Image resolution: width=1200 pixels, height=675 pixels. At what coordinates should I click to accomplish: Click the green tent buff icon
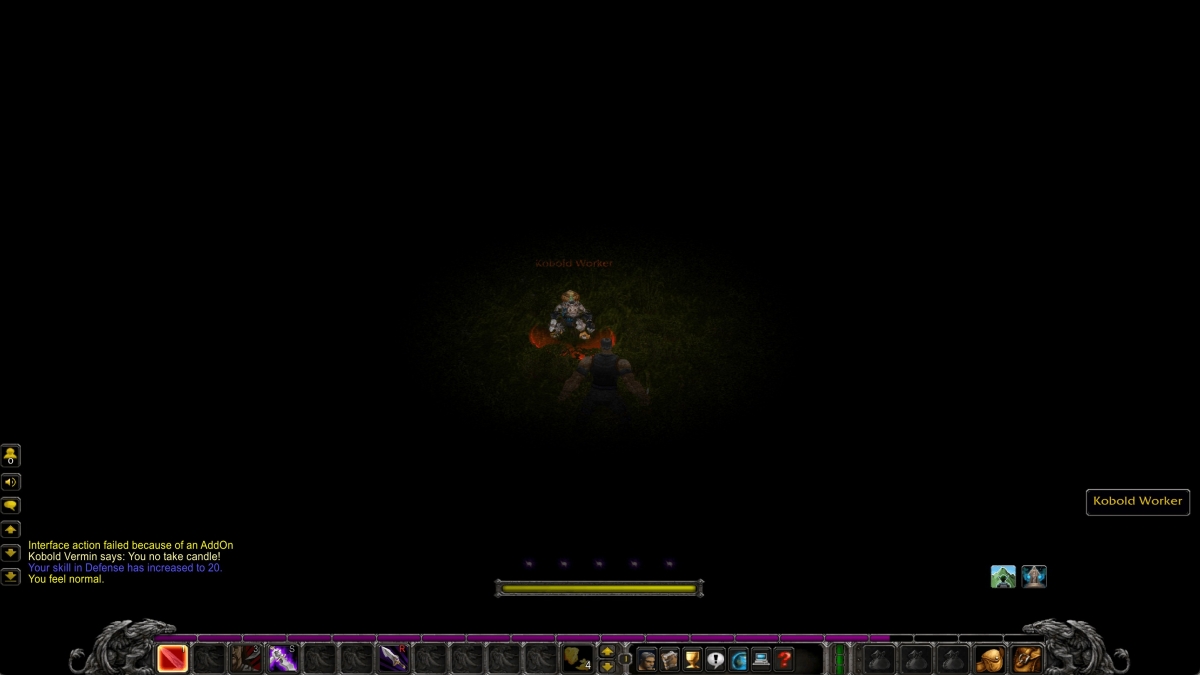[x=1003, y=577]
